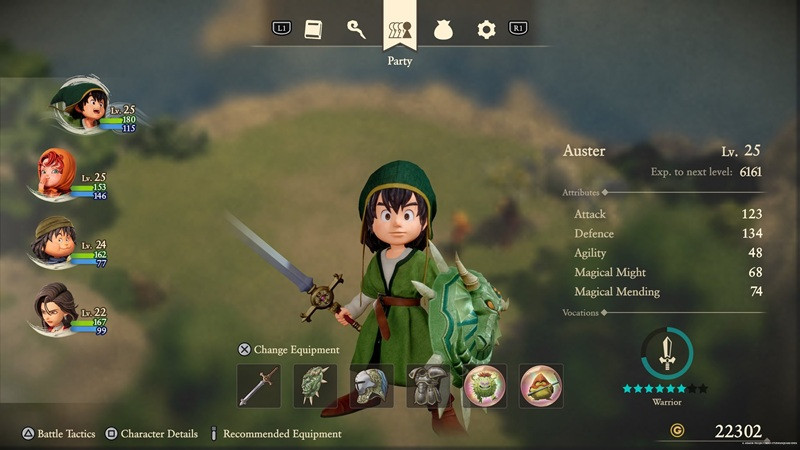Choose the orange-hatted monster accessory slot
800x450 pixels.
click(x=541, y=386)
